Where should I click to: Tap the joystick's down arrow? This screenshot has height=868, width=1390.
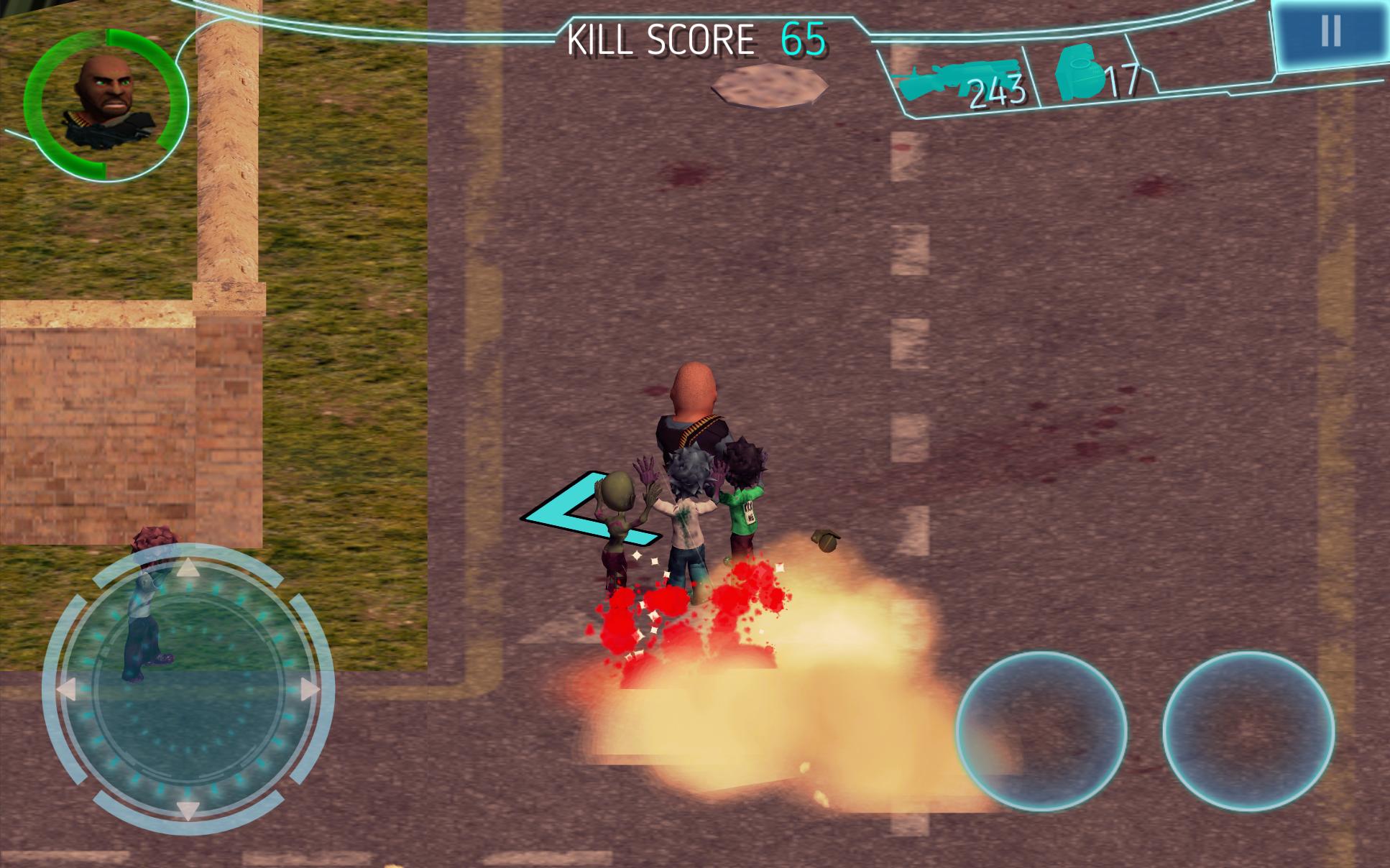188,809
